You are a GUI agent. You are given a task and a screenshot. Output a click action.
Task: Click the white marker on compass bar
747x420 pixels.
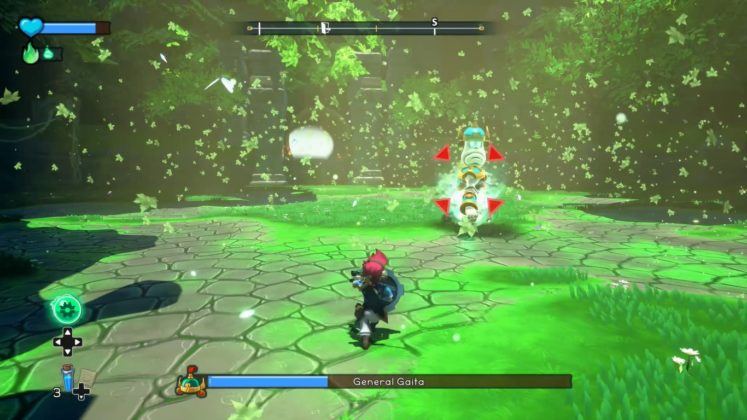(325, 28)
